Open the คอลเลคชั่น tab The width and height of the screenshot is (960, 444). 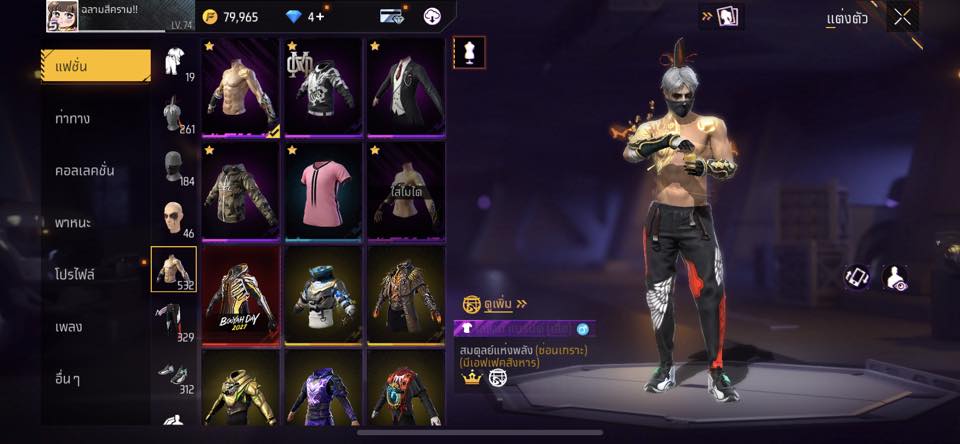click(84, 170)
